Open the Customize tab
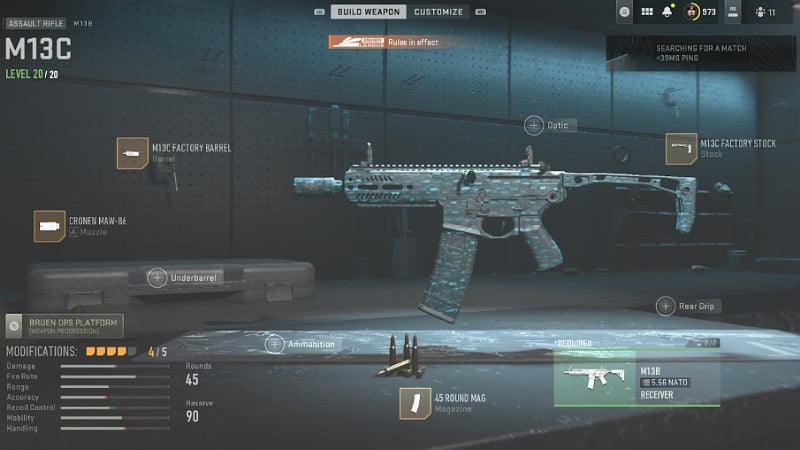Viewport: 800px width, 450px height. tap(438, 12)
